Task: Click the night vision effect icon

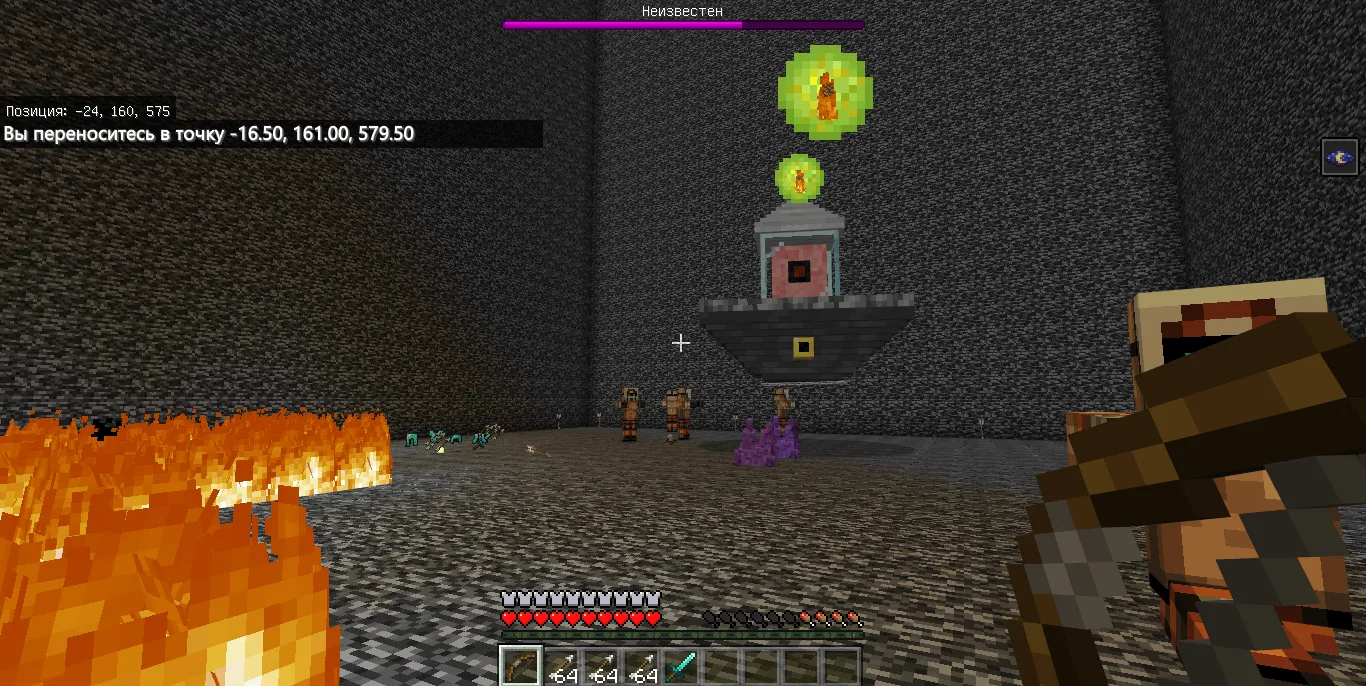Action: (1339, 157)
